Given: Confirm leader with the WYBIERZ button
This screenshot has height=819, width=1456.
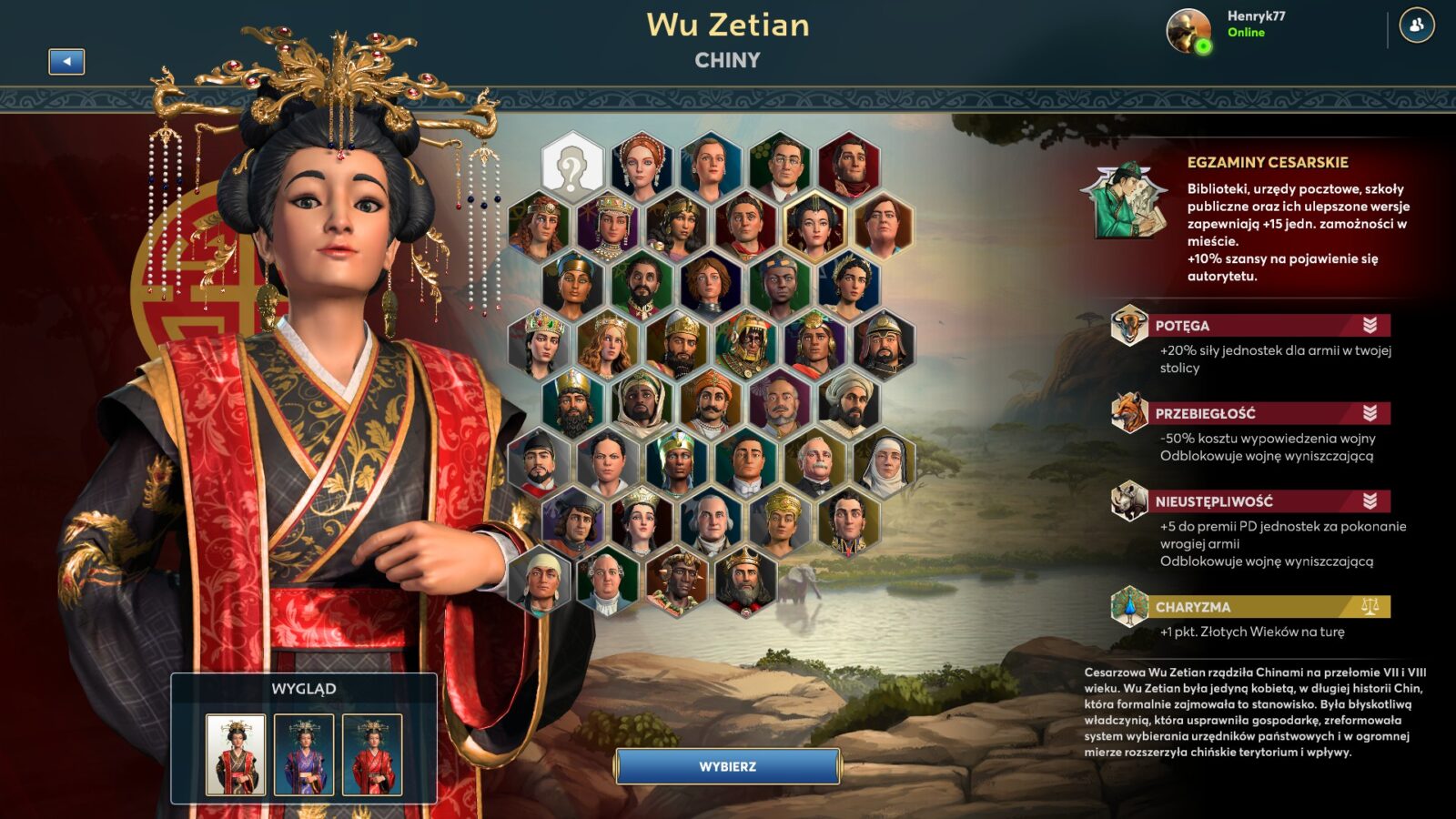Looking at the screenshot, I should 727,766.
